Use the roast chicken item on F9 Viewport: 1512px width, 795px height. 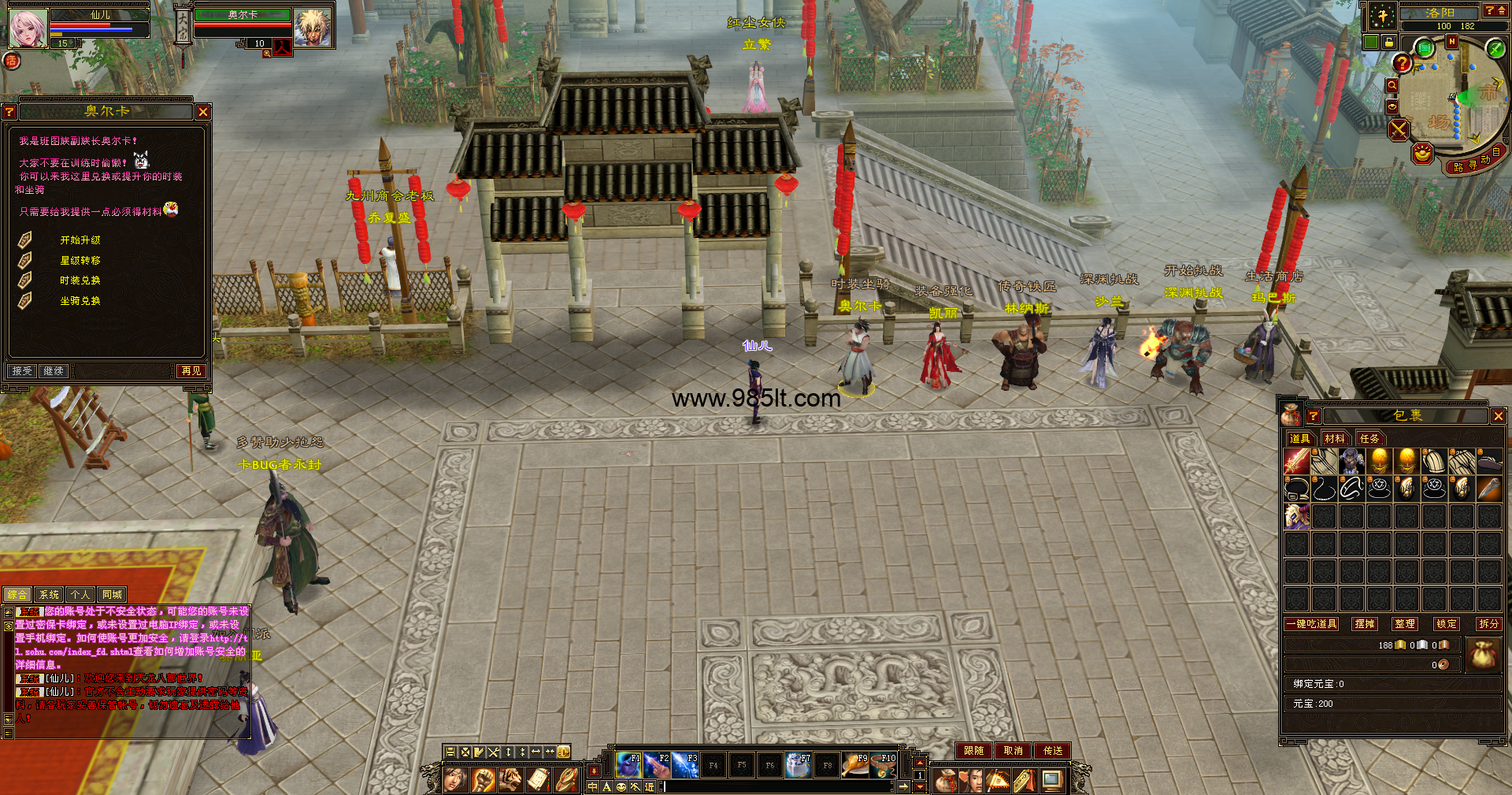click(855, 764)
